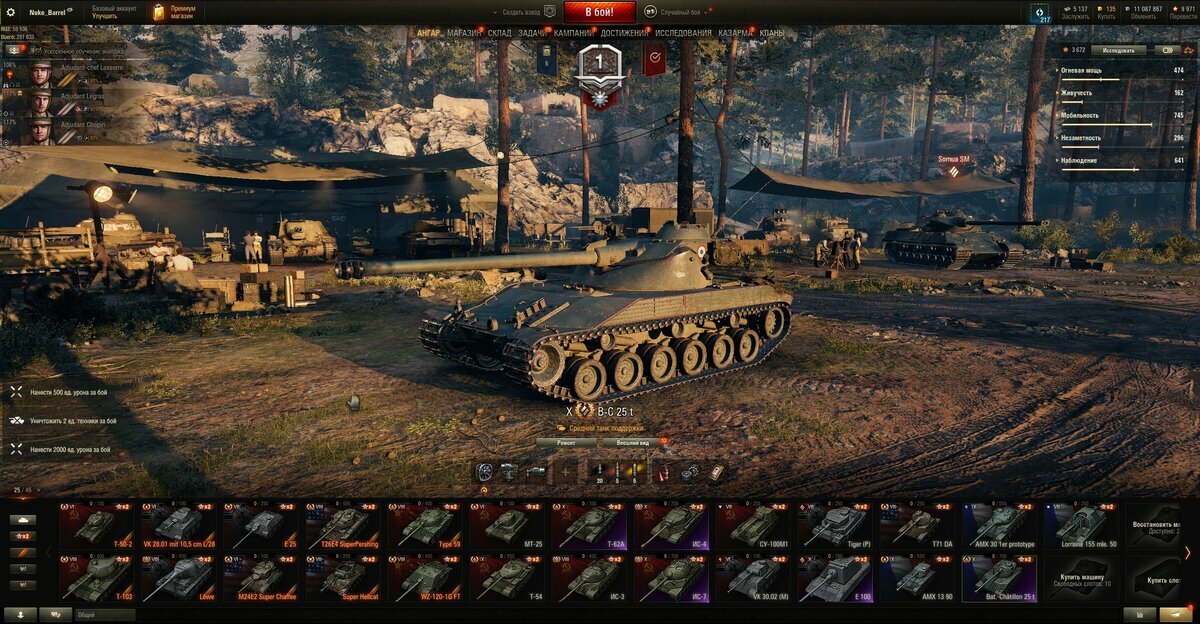The image size is (1200, 624).
Task: Click the Создать взвод platoon button
Action: [521, 12]
